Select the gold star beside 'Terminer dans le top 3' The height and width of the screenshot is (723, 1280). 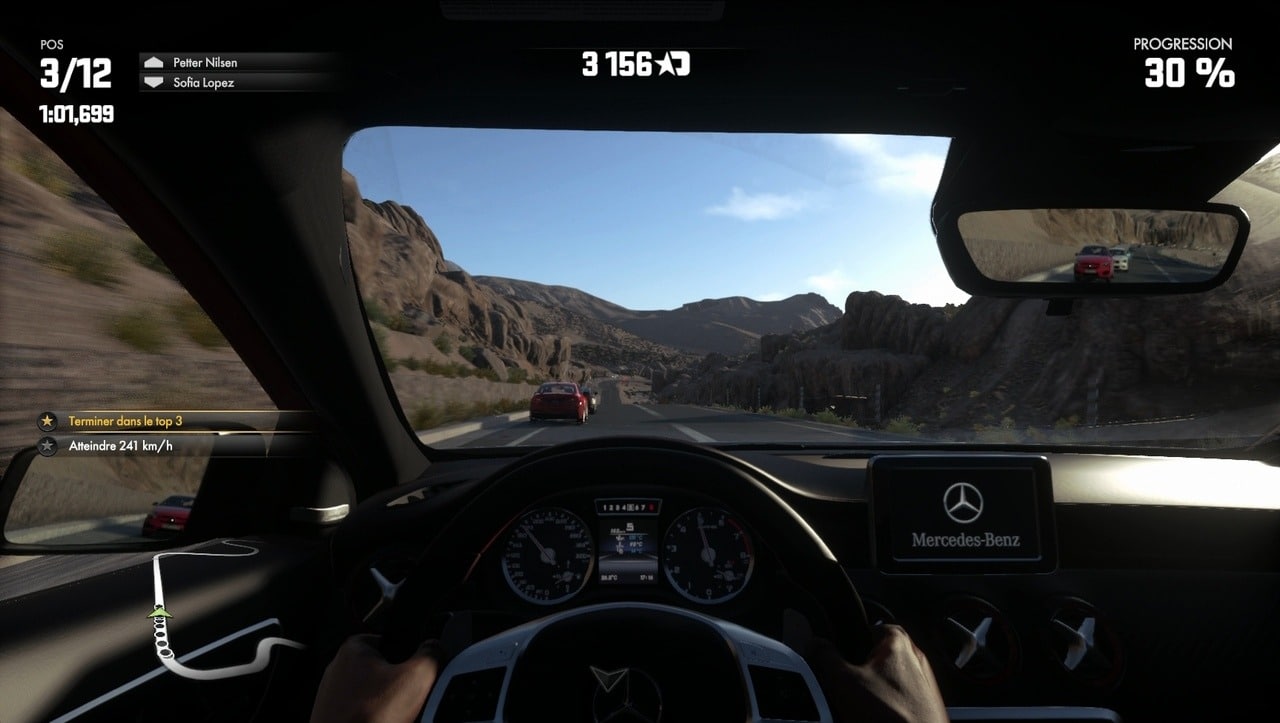tap(48, 421)
